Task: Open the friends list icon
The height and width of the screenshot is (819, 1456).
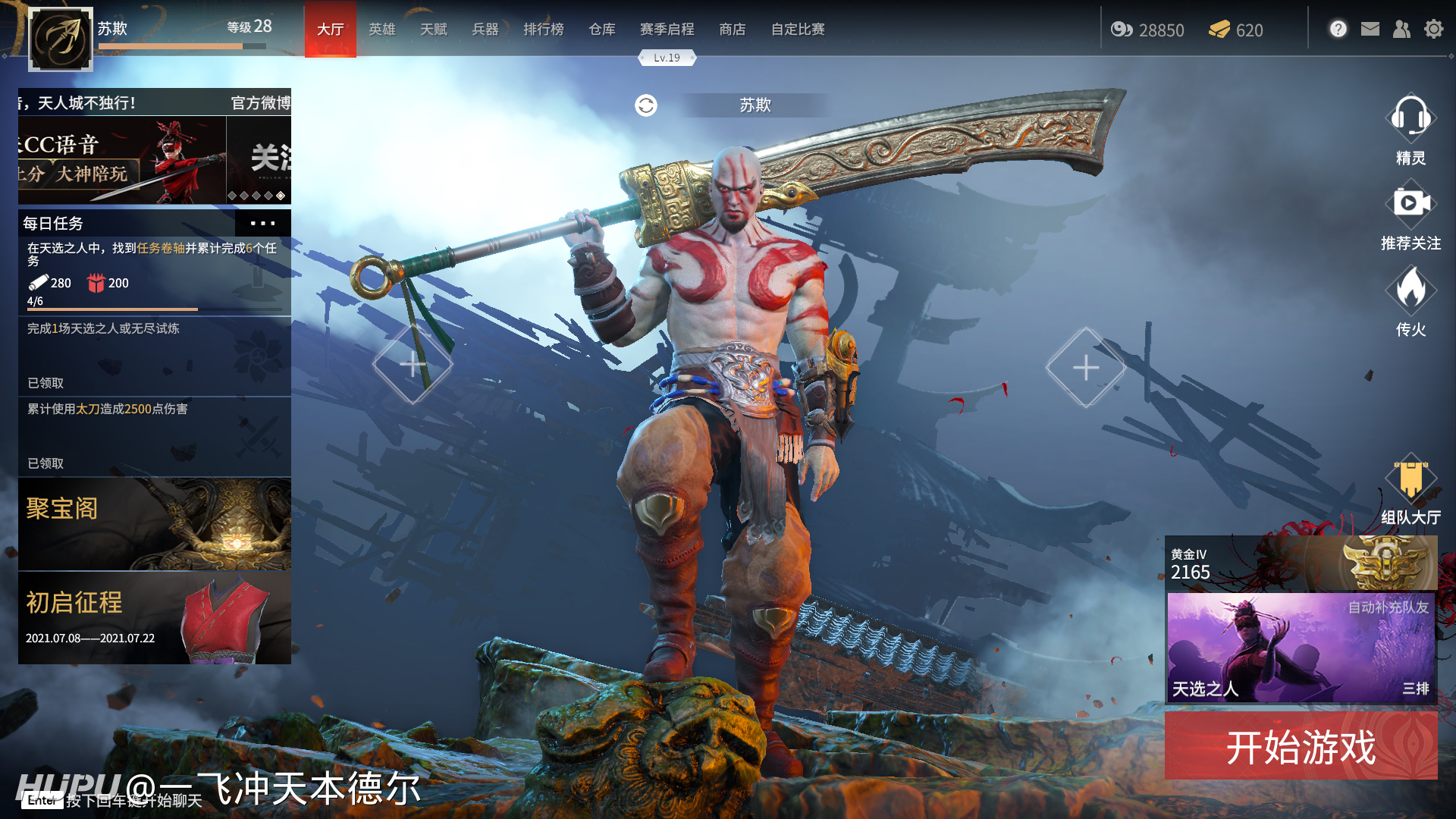Action: (x=1401, y=30)
